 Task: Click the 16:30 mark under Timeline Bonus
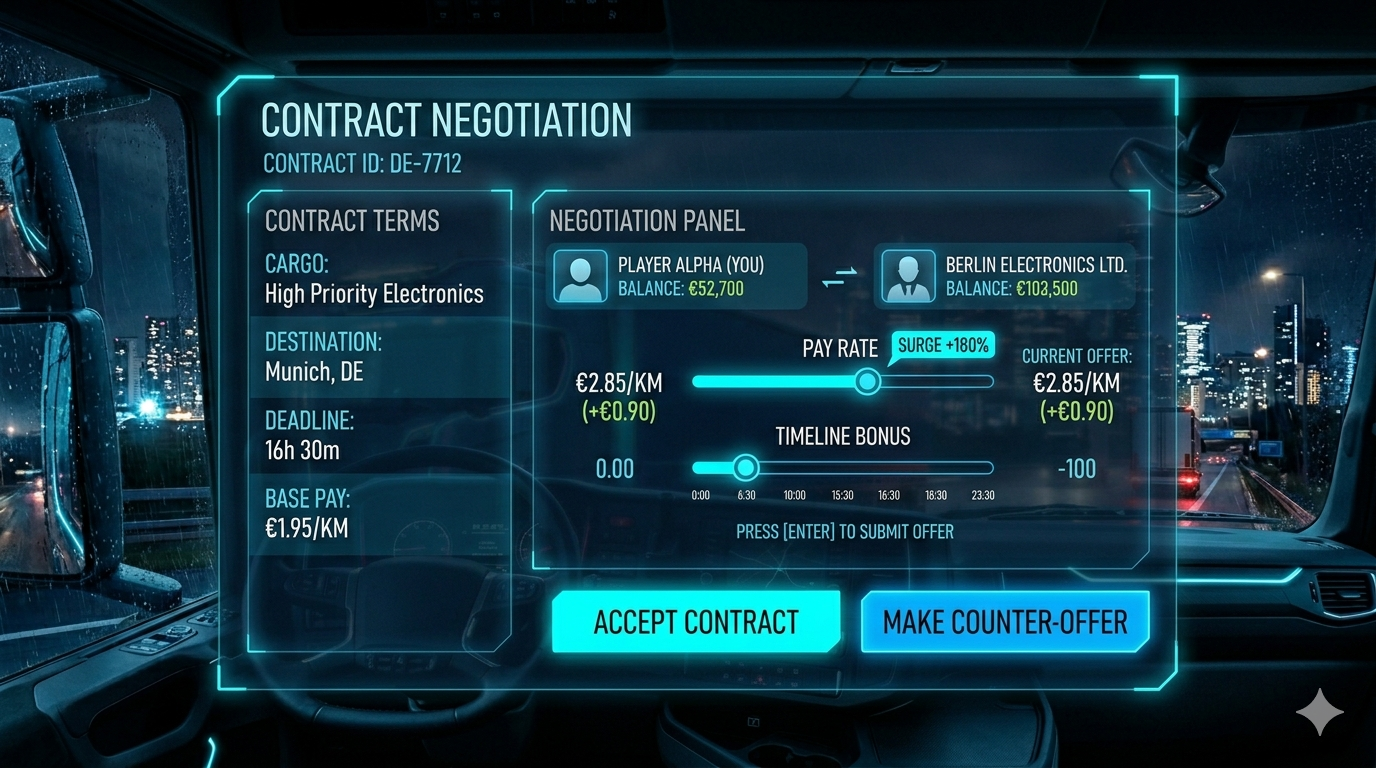888,494
